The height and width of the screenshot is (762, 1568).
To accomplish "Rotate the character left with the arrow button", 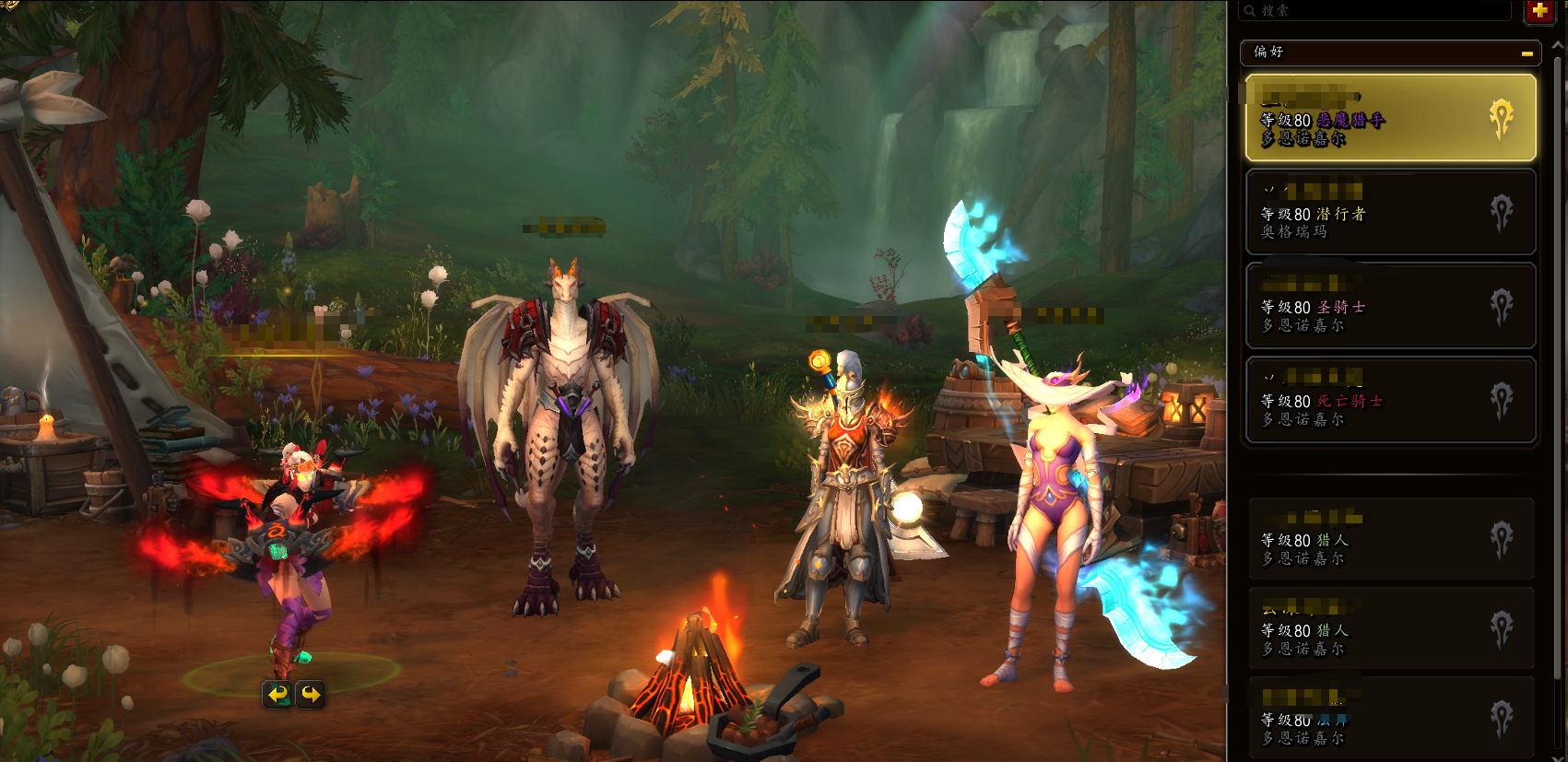I will click(278, 694).
